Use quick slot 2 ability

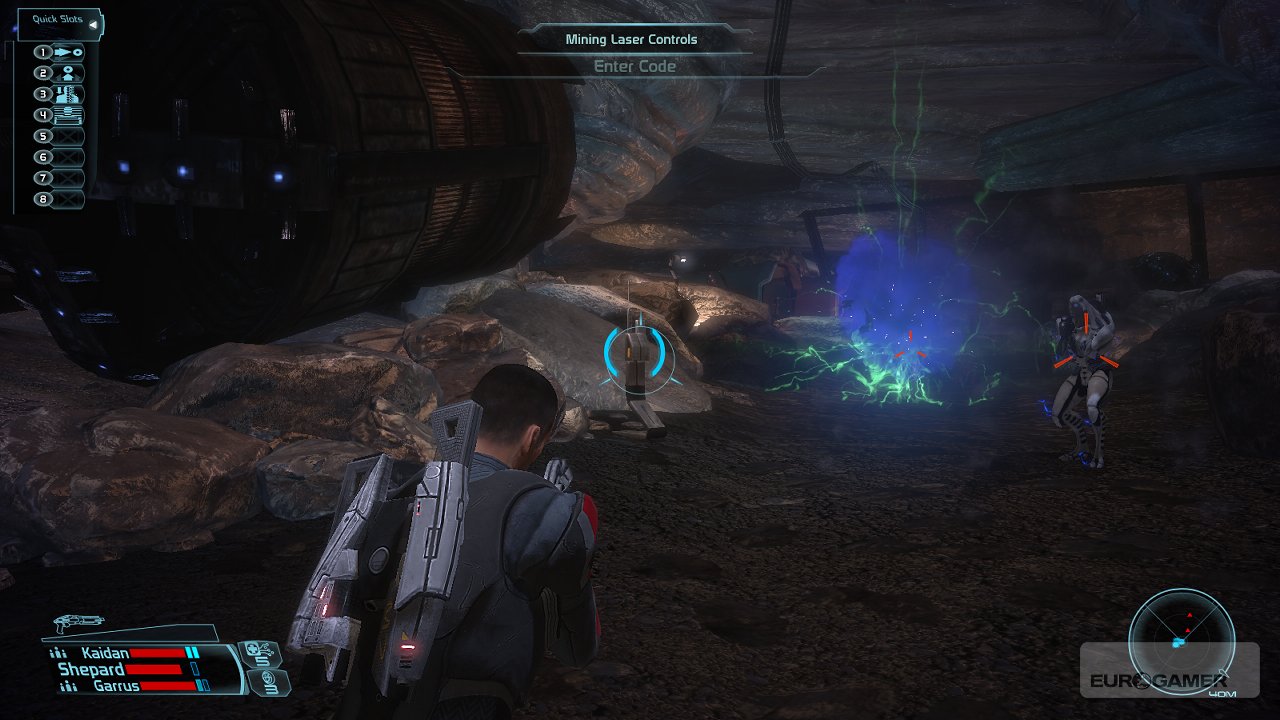coord(61,73)
